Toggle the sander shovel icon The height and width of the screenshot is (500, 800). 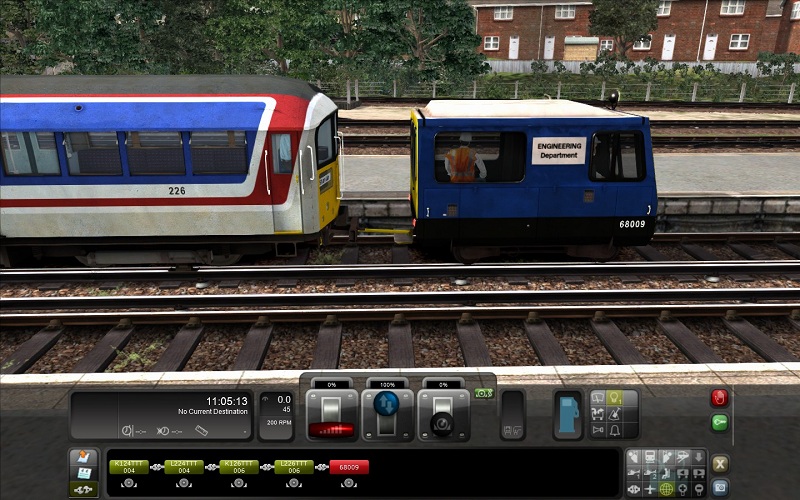click(x=615, y=414)
